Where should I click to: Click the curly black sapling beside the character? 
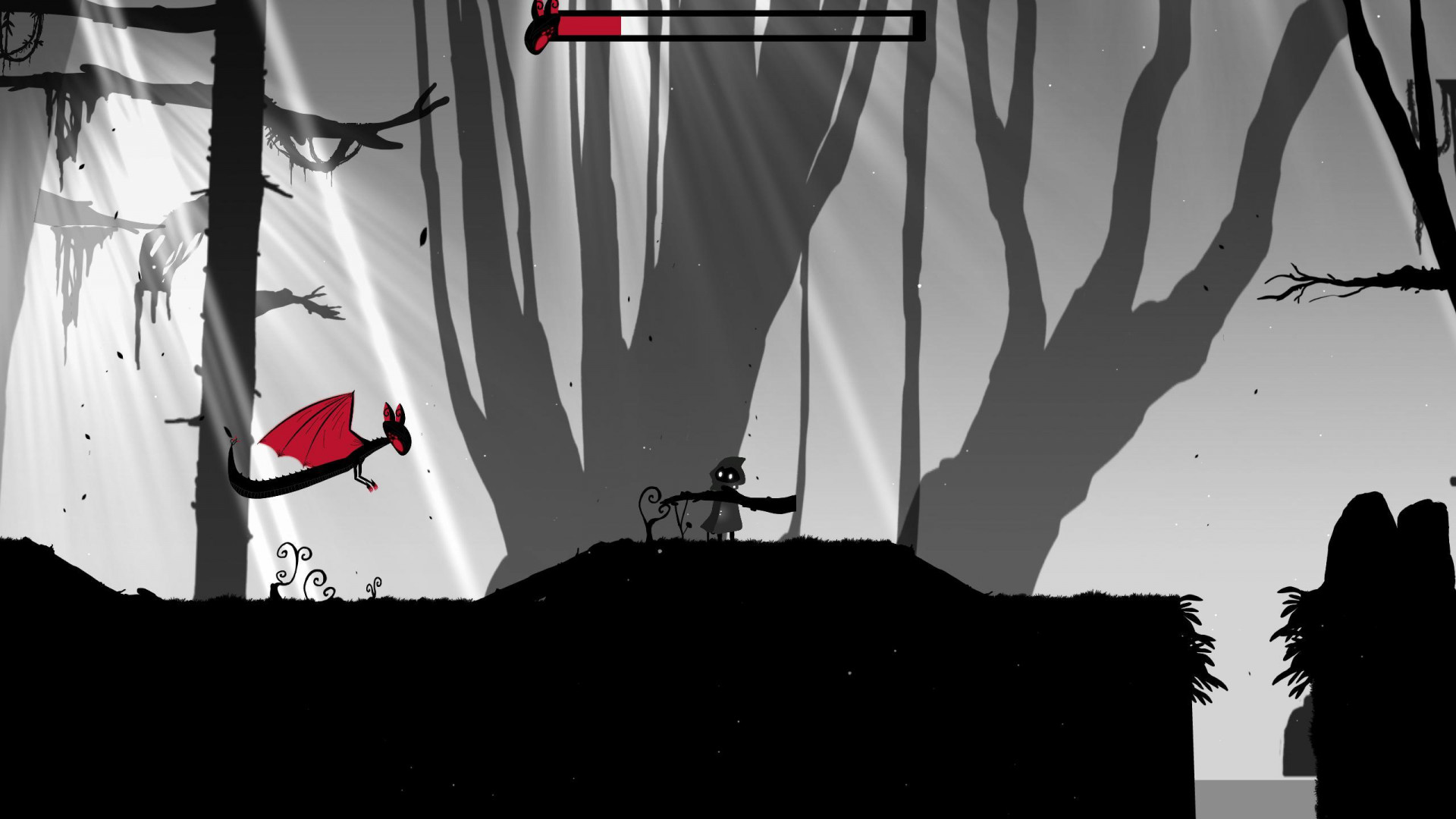[651, 504]
